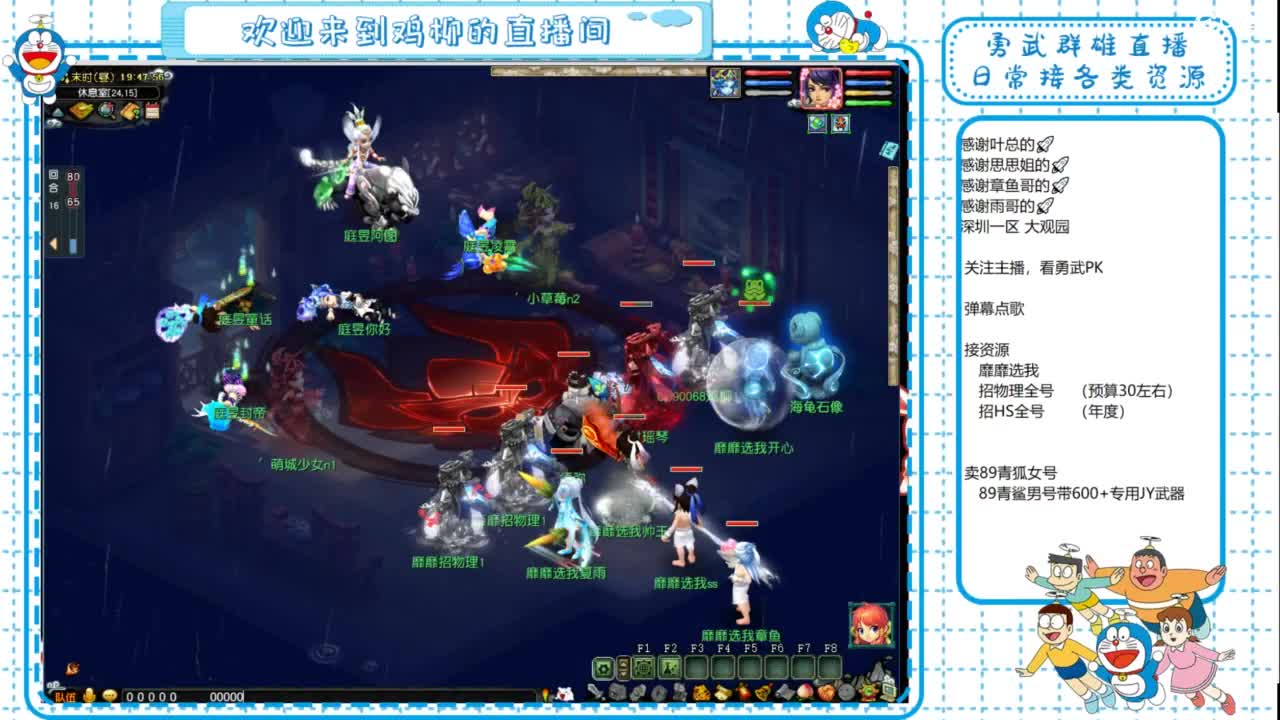This screenshot has width=1280, height=720.
Task: Collapse the round counter panel using its arrow
Action: [x=53, y=242]
